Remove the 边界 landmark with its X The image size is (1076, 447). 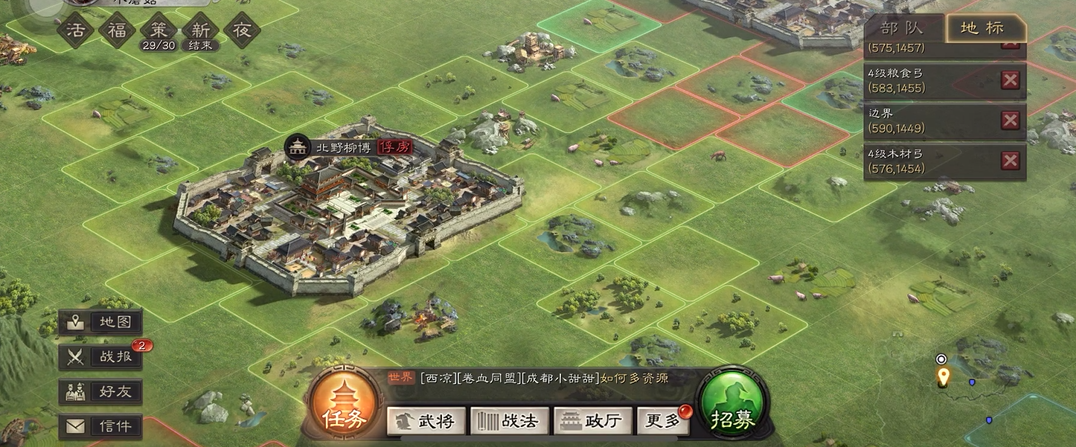(1010, 121)
